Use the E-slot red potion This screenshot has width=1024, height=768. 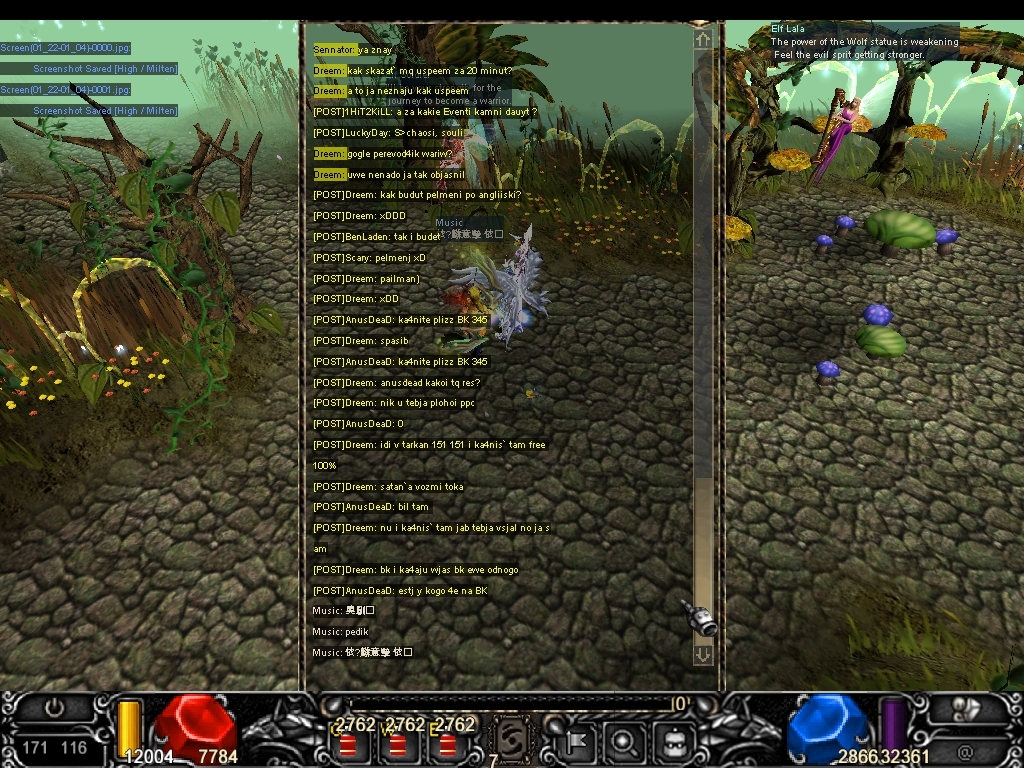[447, 745]
